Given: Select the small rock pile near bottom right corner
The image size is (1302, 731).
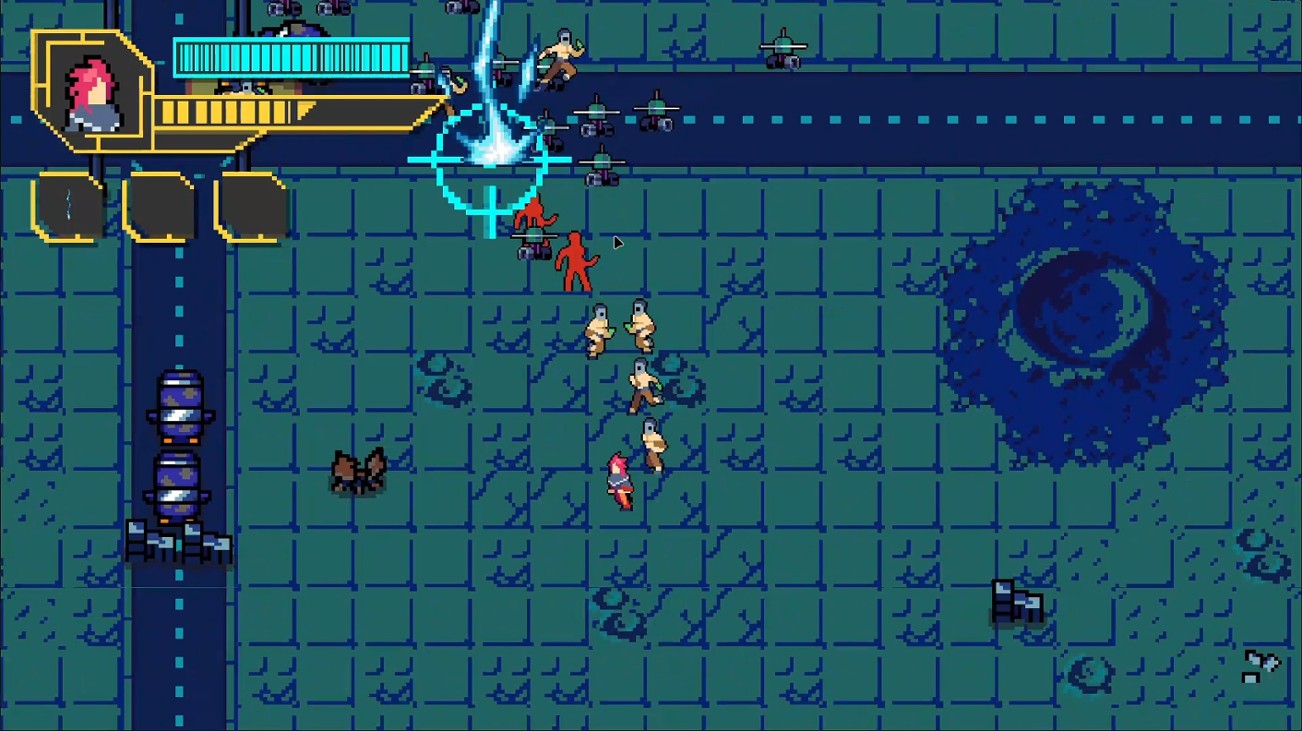Looking at the screenshot, I should tap(1259, 665).
